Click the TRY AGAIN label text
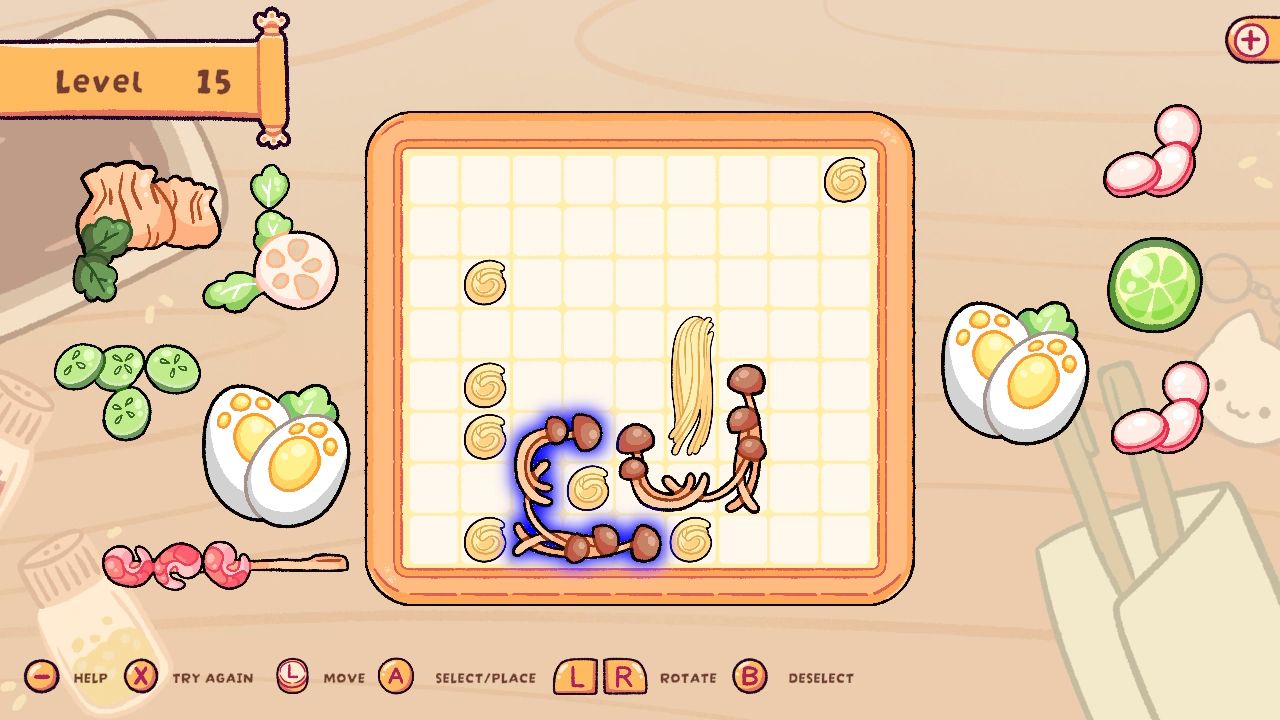 (211, 677)
